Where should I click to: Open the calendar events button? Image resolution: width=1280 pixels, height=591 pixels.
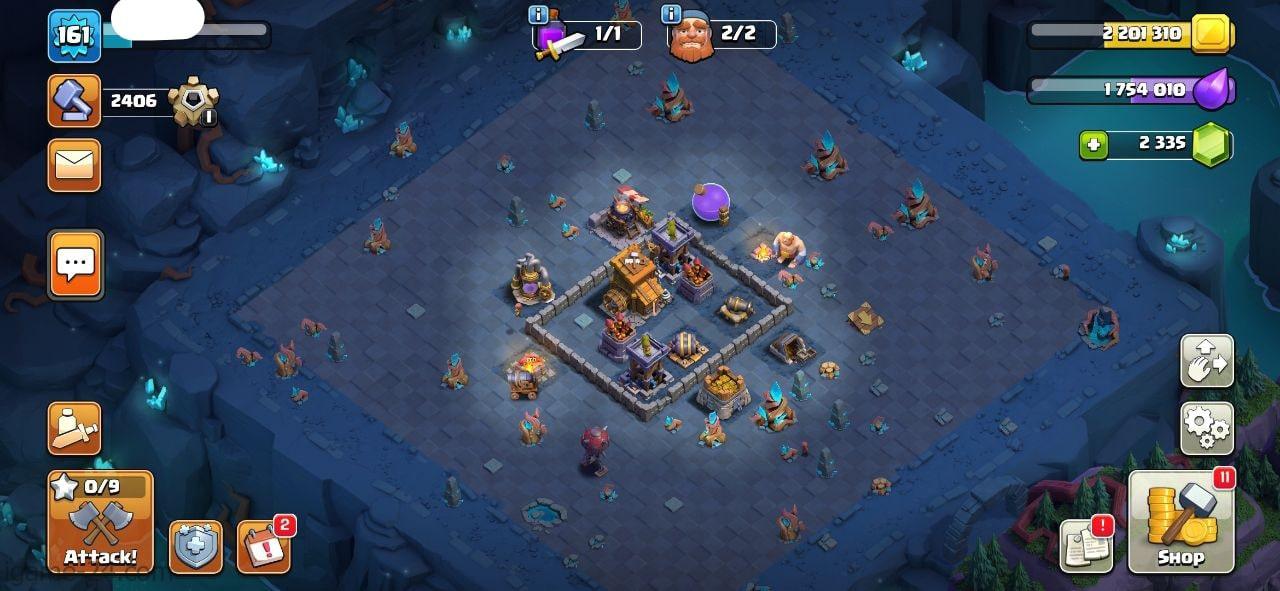pyautogui.click(x=264, y=546)
